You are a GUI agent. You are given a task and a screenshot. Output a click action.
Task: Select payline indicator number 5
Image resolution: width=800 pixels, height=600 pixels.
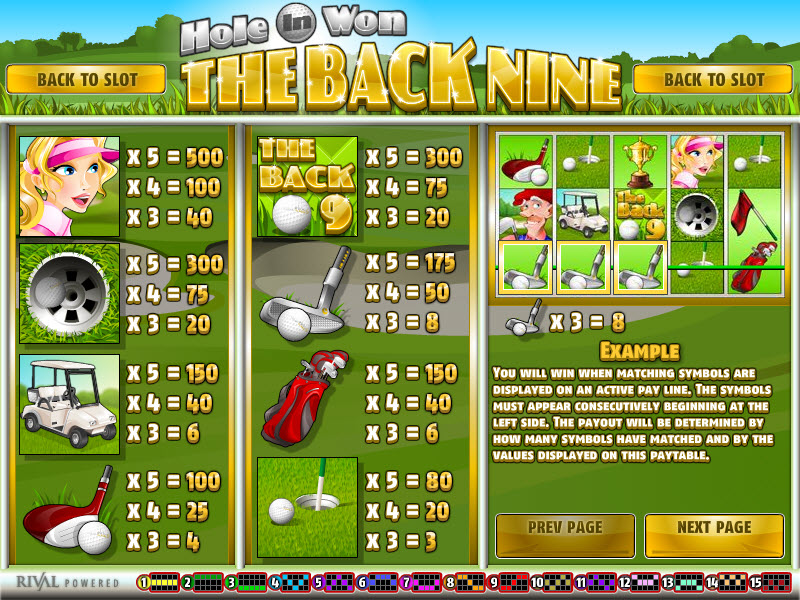coord(334,582)
